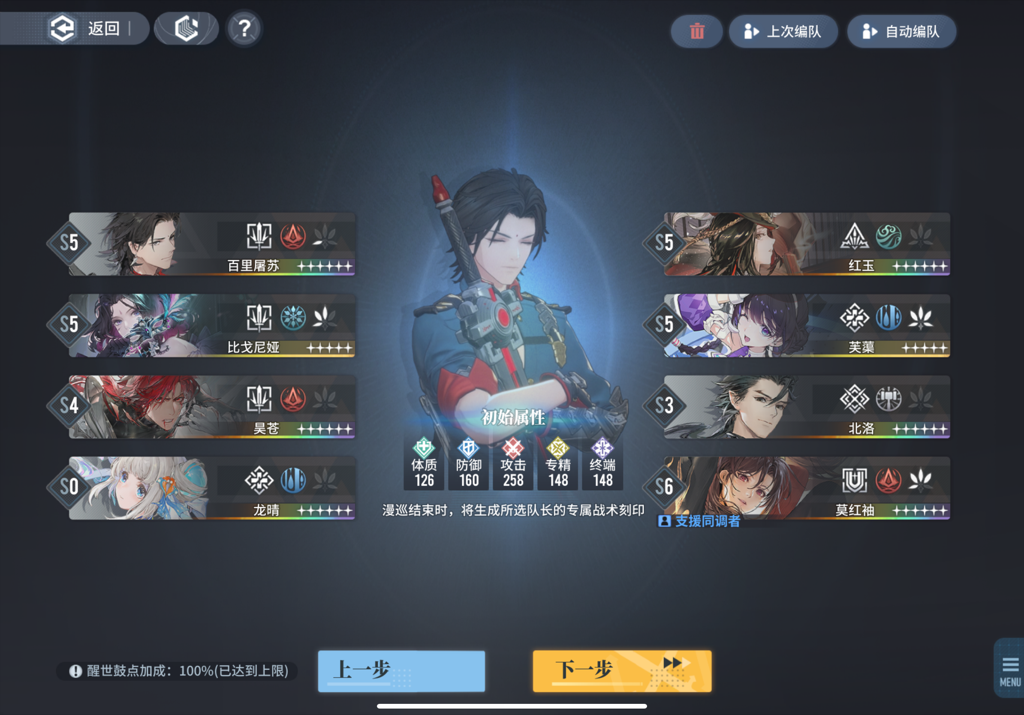
Task: Clear the team with the trash button
Action: click(x=697, y=31)
